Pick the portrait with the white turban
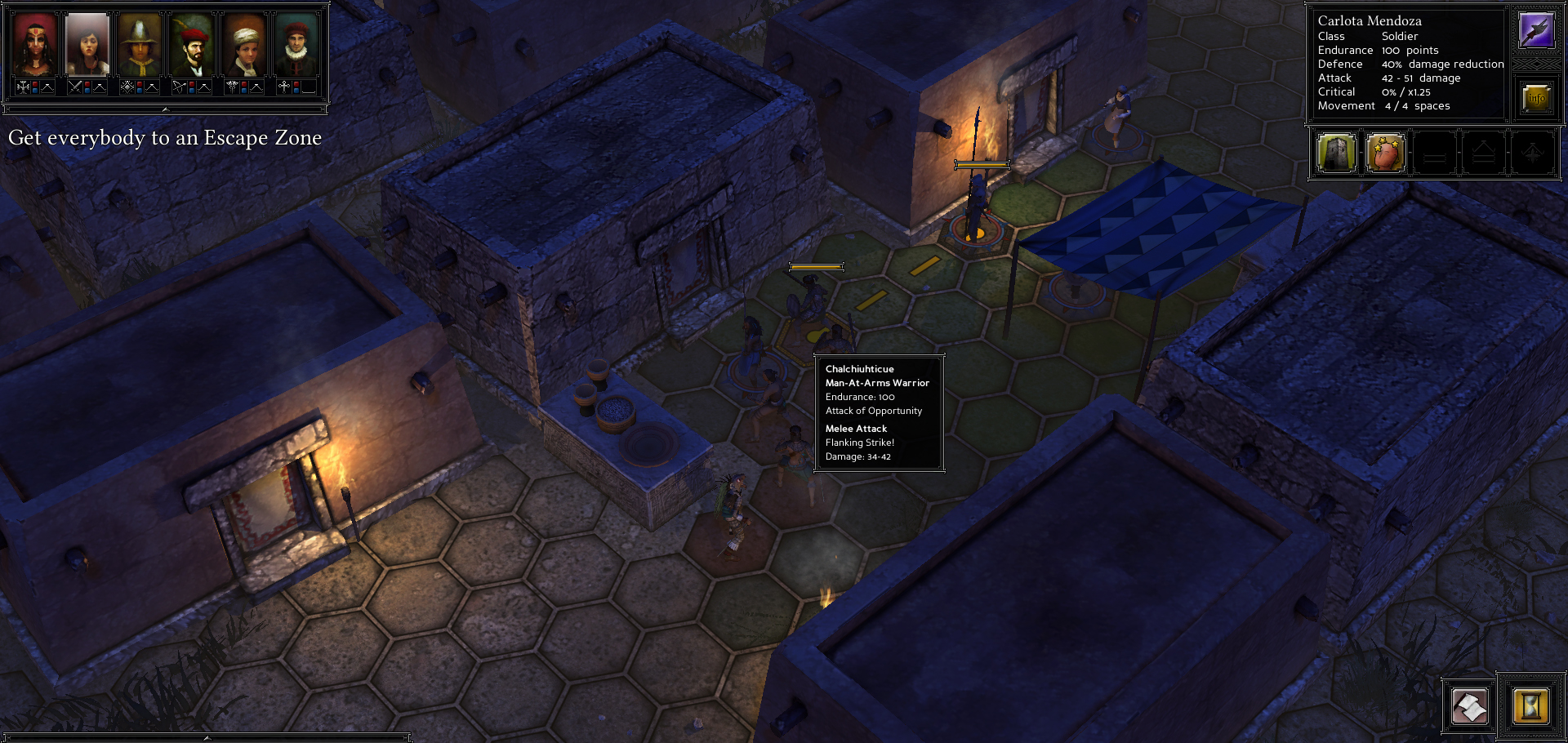 pyautogui.click(x=244, y=44)
